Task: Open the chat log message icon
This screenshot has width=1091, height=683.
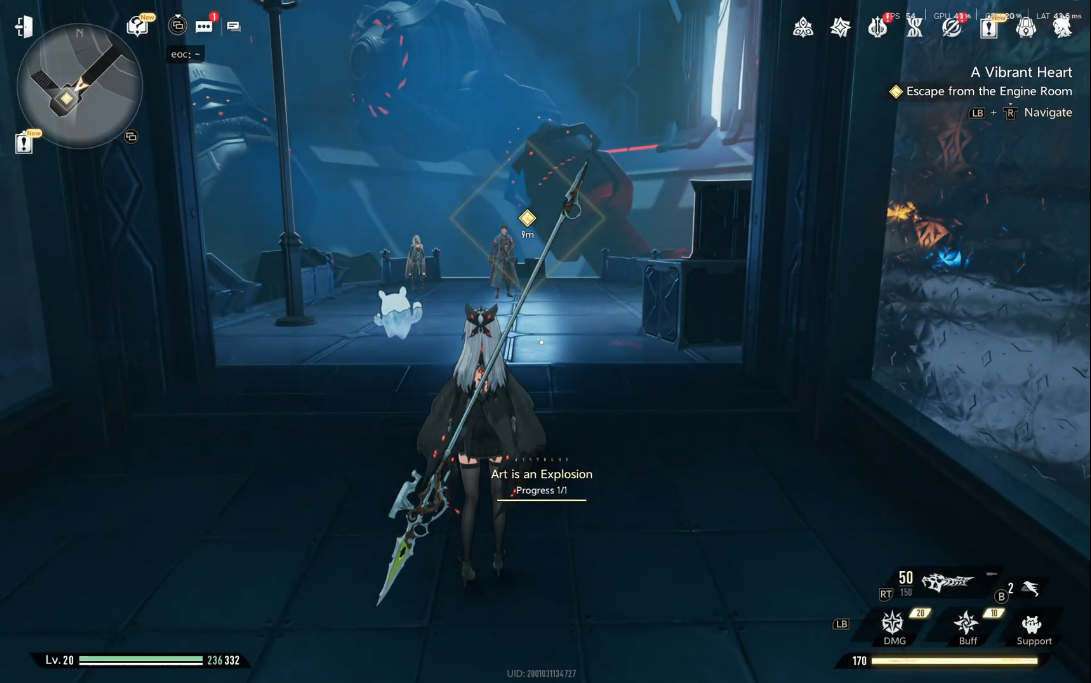Action: point(233,26)
